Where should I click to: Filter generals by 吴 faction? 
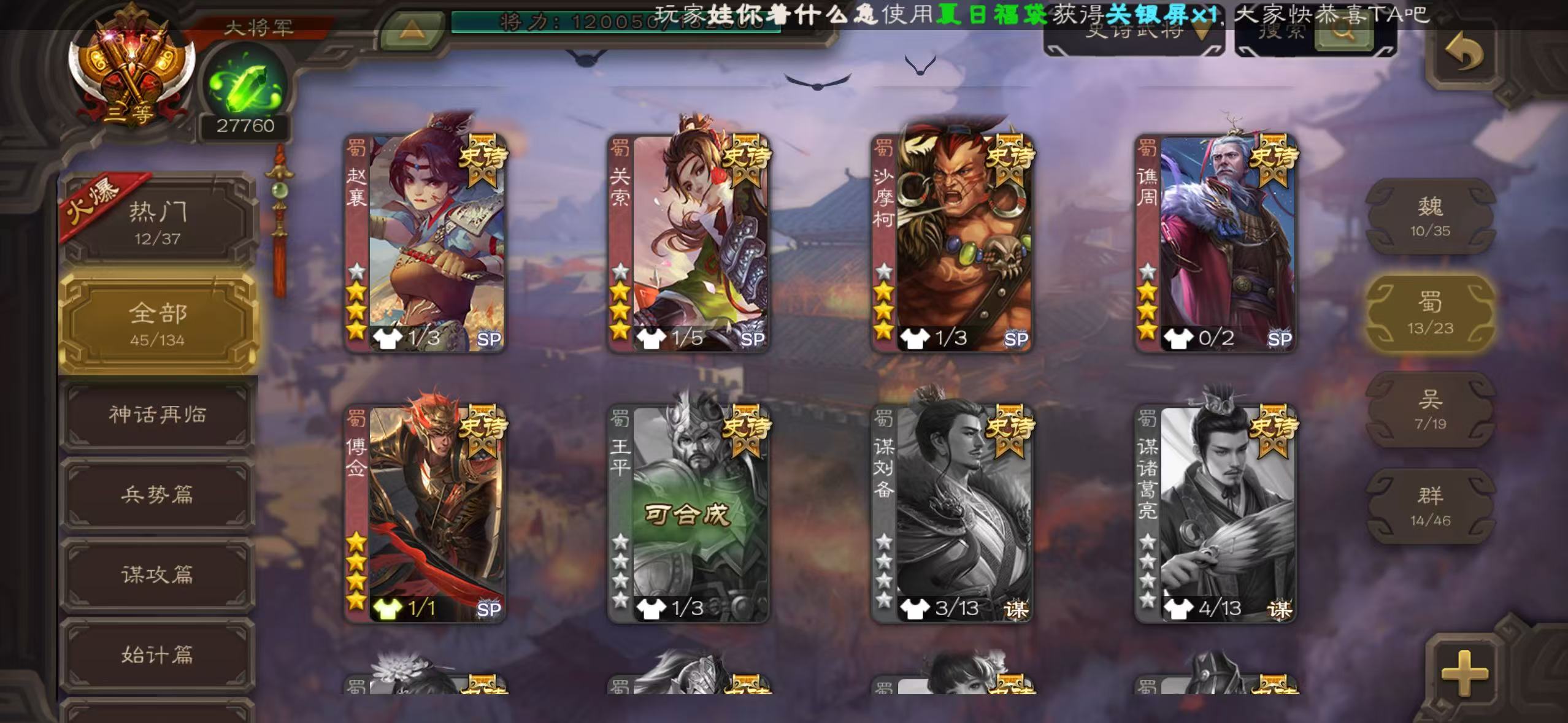pyautogui.click(x=1430, y=409)
